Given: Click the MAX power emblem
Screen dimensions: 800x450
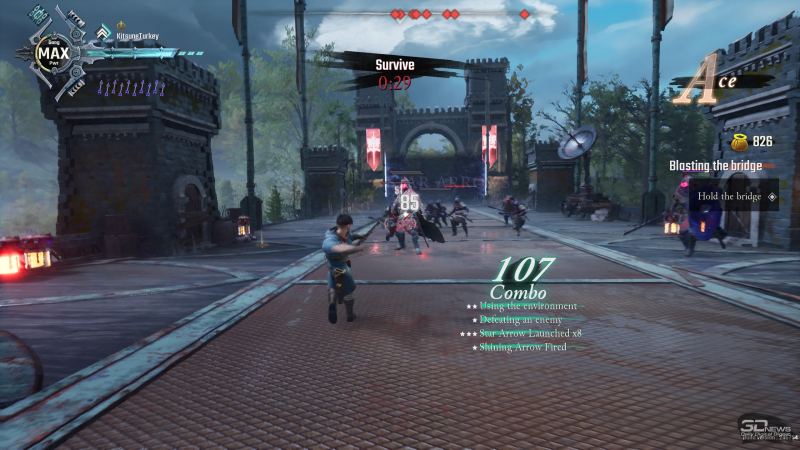Looking at the screenshot, I should (x=50, y=50).
